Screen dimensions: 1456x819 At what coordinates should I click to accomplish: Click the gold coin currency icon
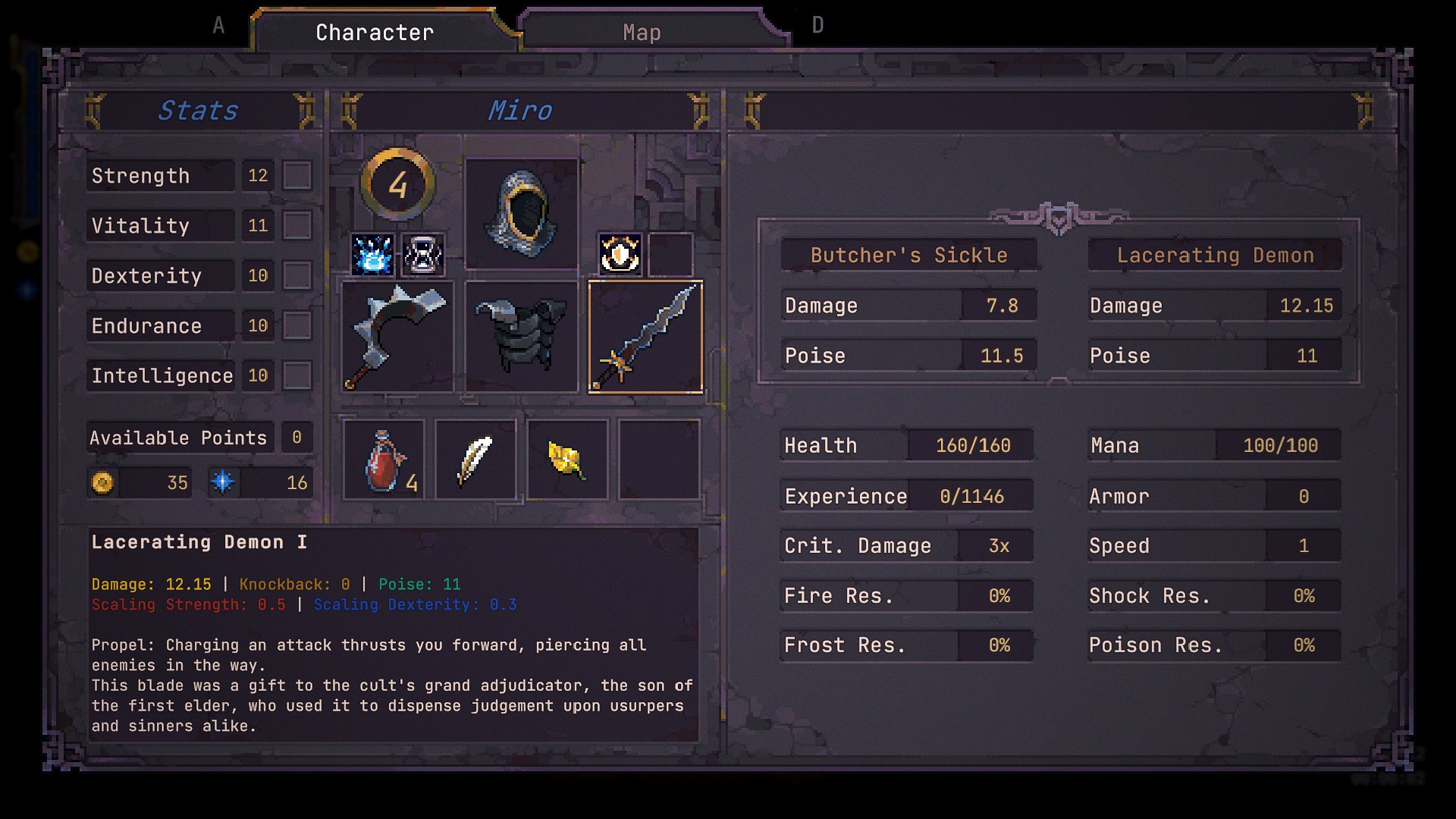tap(103, 482)
